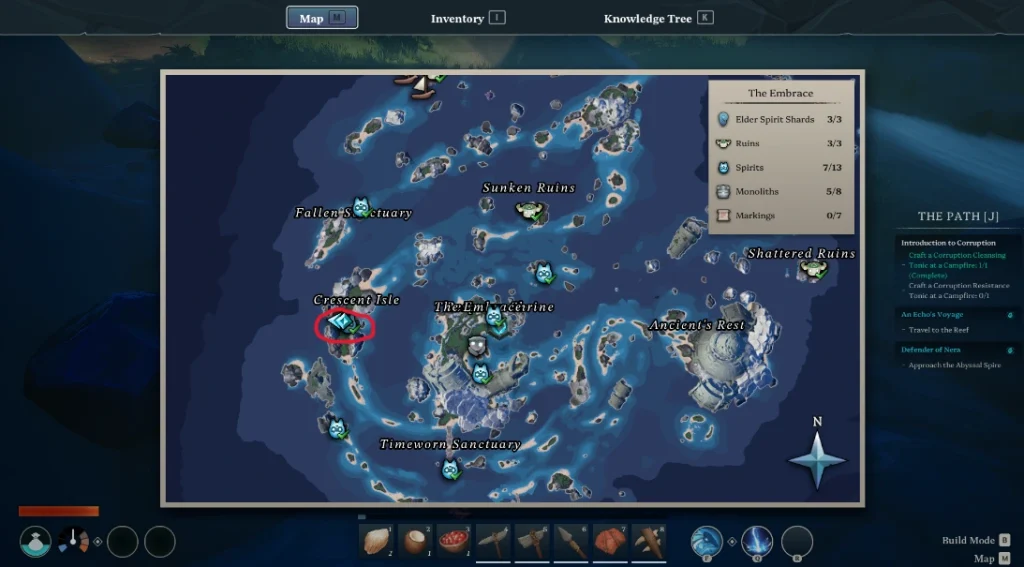Select the An Echo's Voyage quest
The image size is (1024, 567).
[932, 315]
